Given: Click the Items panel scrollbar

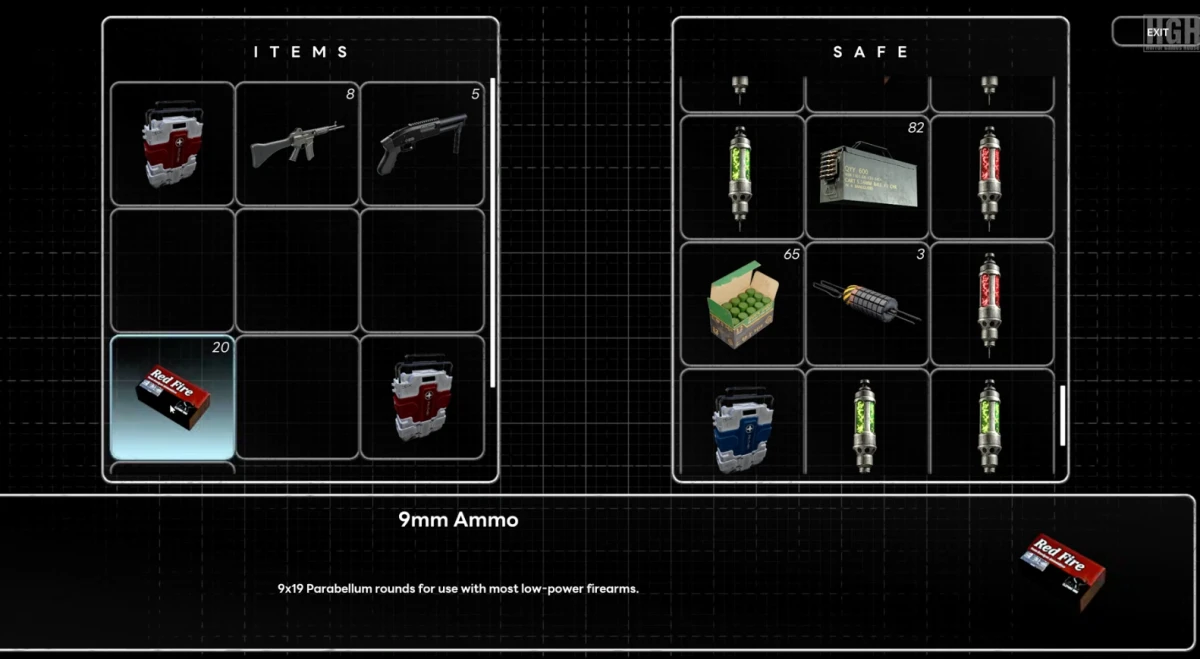Looking at the screenshot, I should pyautogui.click(x=492, y=232).
